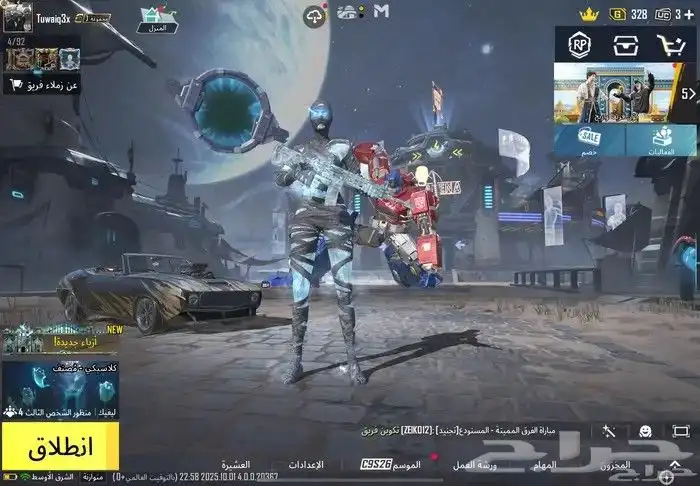
Task: Open the clan (العشيرة) menu
Action: 235,465
